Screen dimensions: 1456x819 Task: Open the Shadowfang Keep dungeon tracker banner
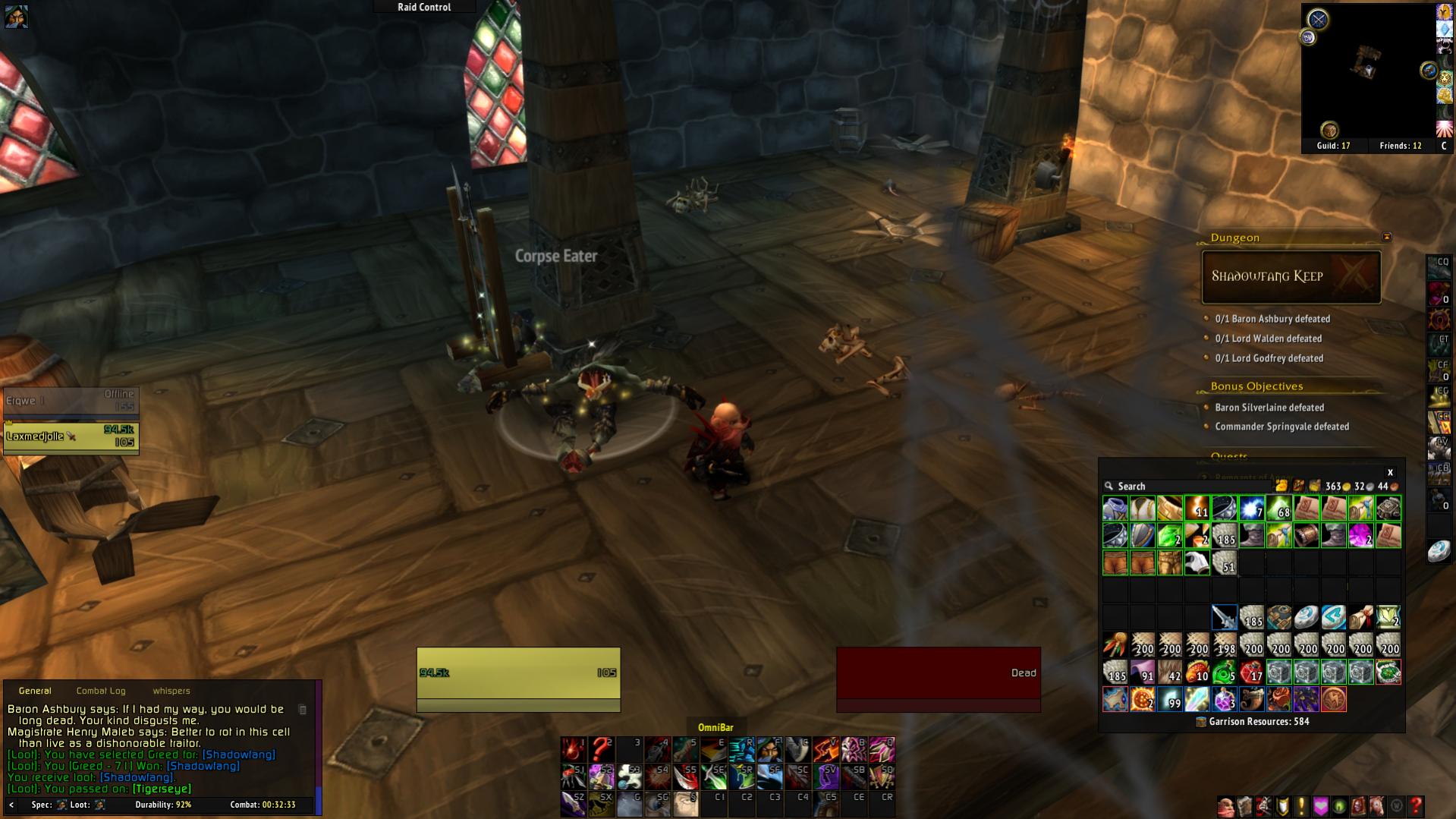(1291, 277)
